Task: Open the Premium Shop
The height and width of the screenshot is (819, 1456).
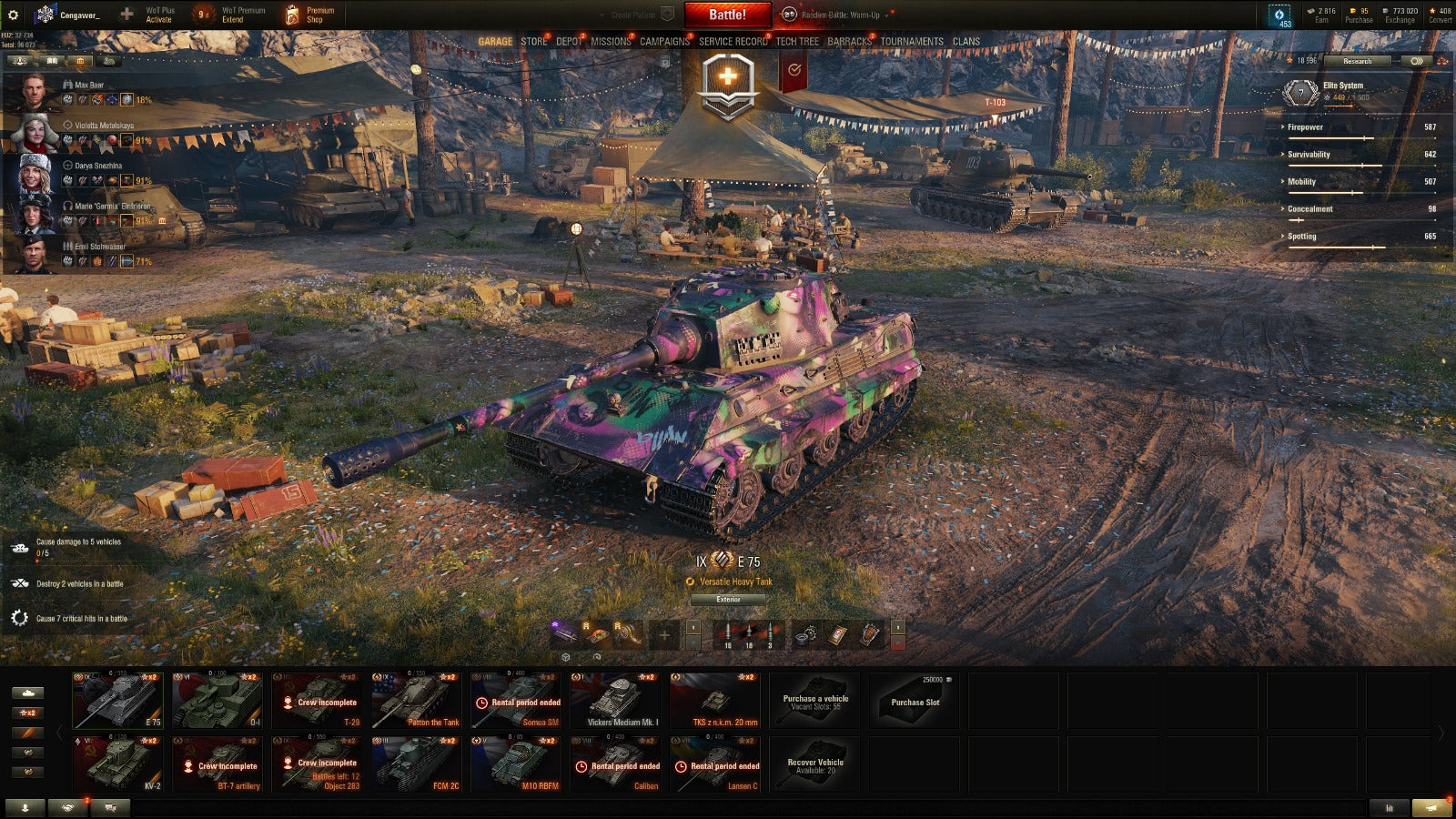Action: pos(309,15)
